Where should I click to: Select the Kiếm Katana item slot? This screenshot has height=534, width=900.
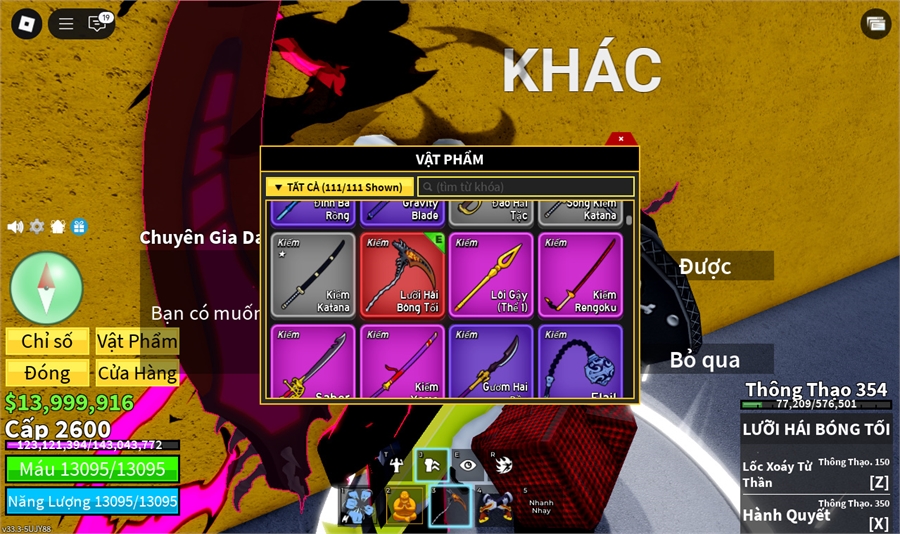pos(313,275)
